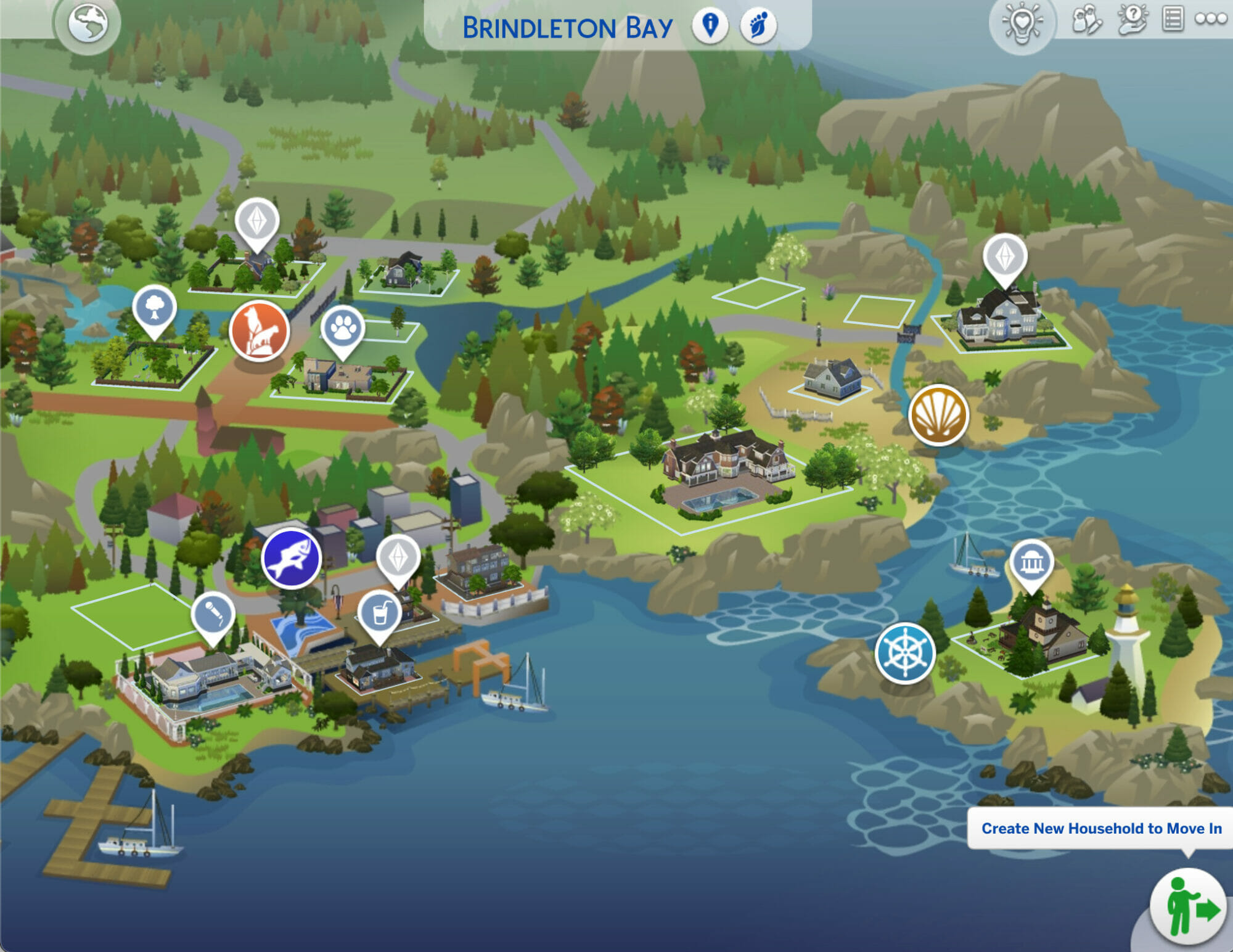
Task: Show Brindleton Bay world info pin
Action: [710, 26]
